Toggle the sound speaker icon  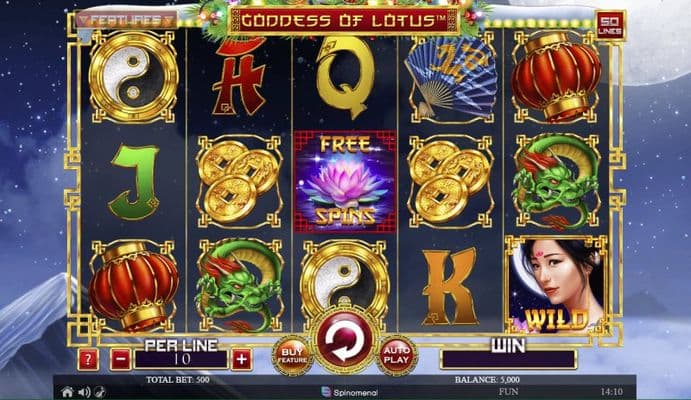pyautogui.click(x=83, y=392)
